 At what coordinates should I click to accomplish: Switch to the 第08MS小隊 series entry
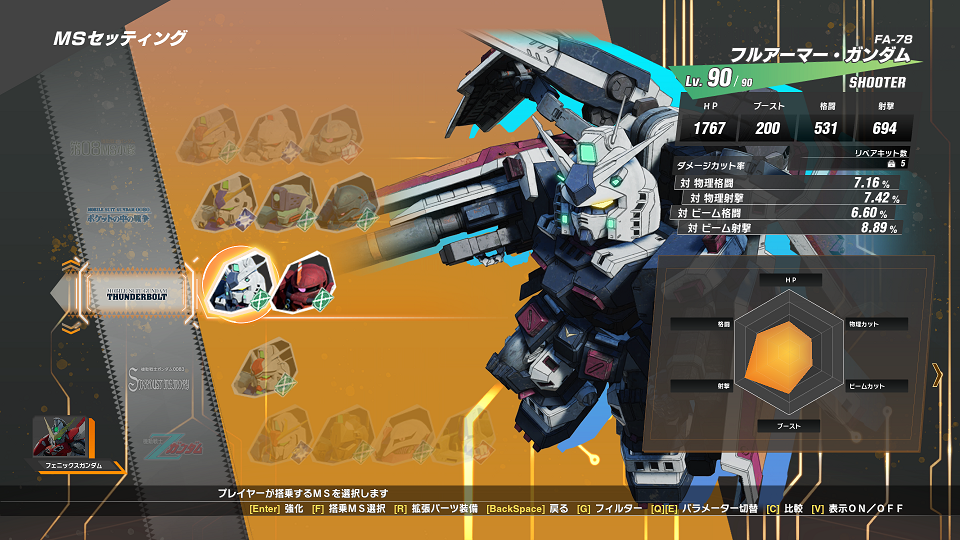[127, 147]
